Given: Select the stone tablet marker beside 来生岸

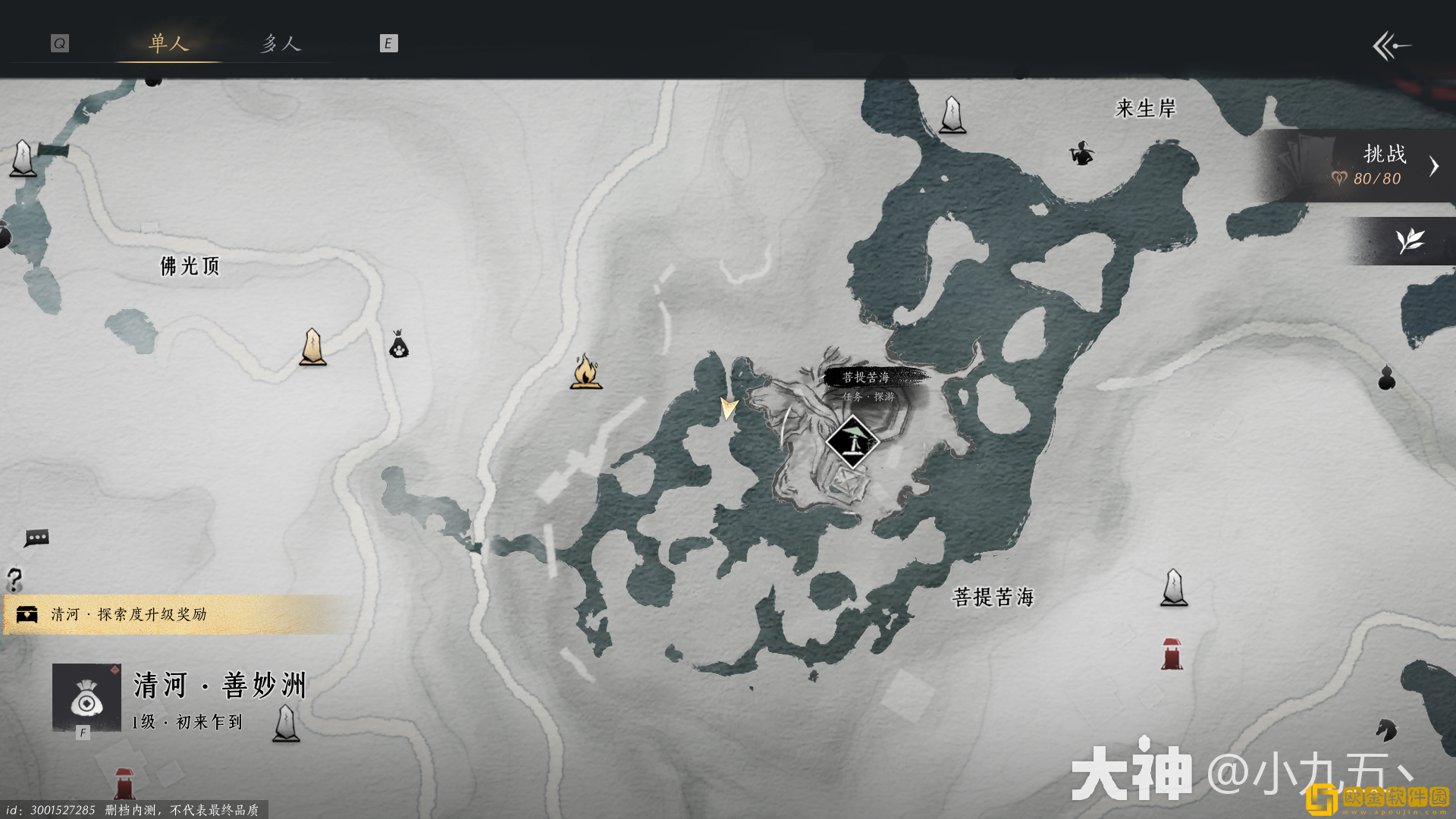Looking at the screenshot, I should 952,115.
